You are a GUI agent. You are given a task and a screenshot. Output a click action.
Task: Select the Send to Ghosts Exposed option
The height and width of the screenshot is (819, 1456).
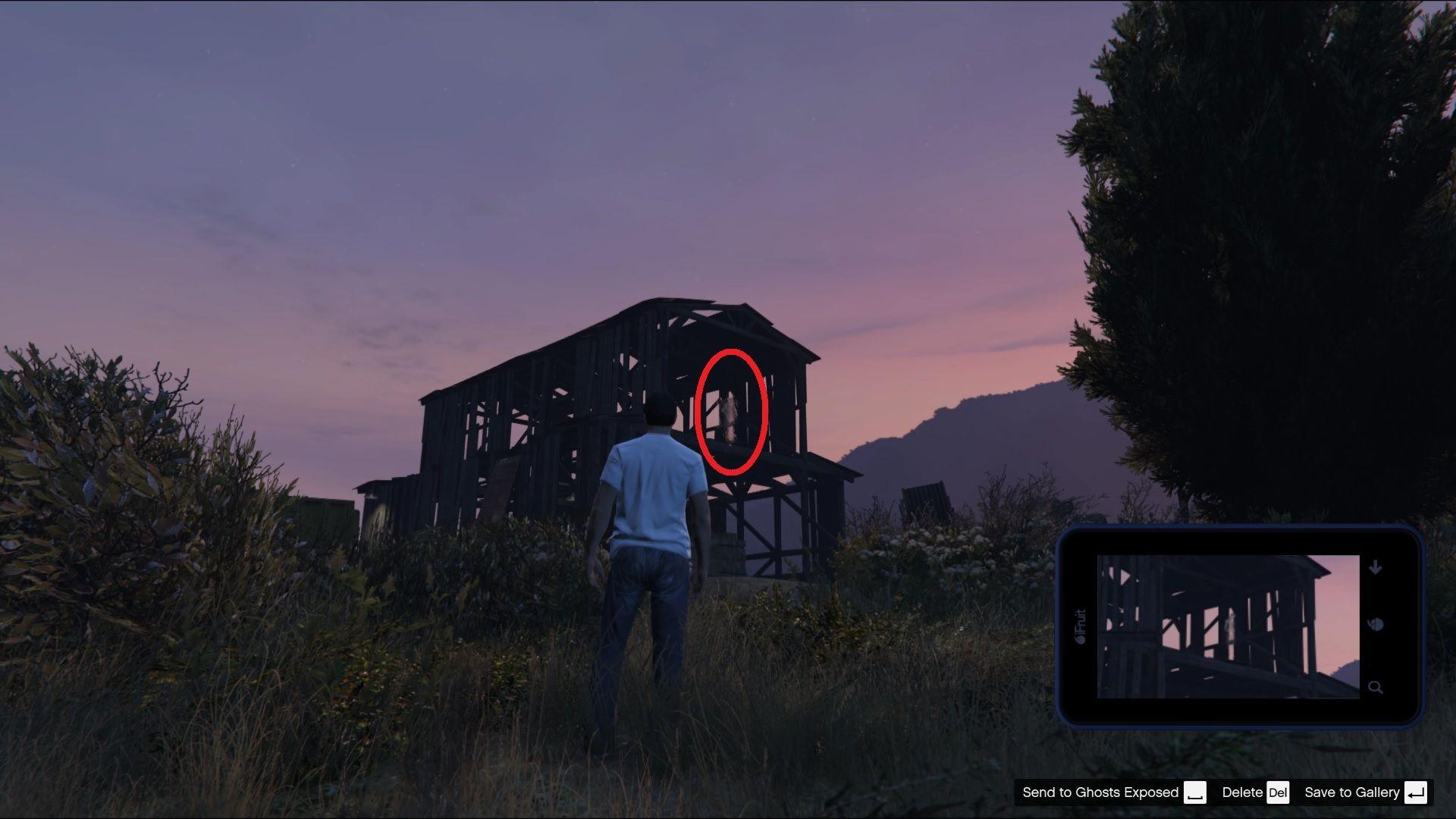pos(1100,792)
